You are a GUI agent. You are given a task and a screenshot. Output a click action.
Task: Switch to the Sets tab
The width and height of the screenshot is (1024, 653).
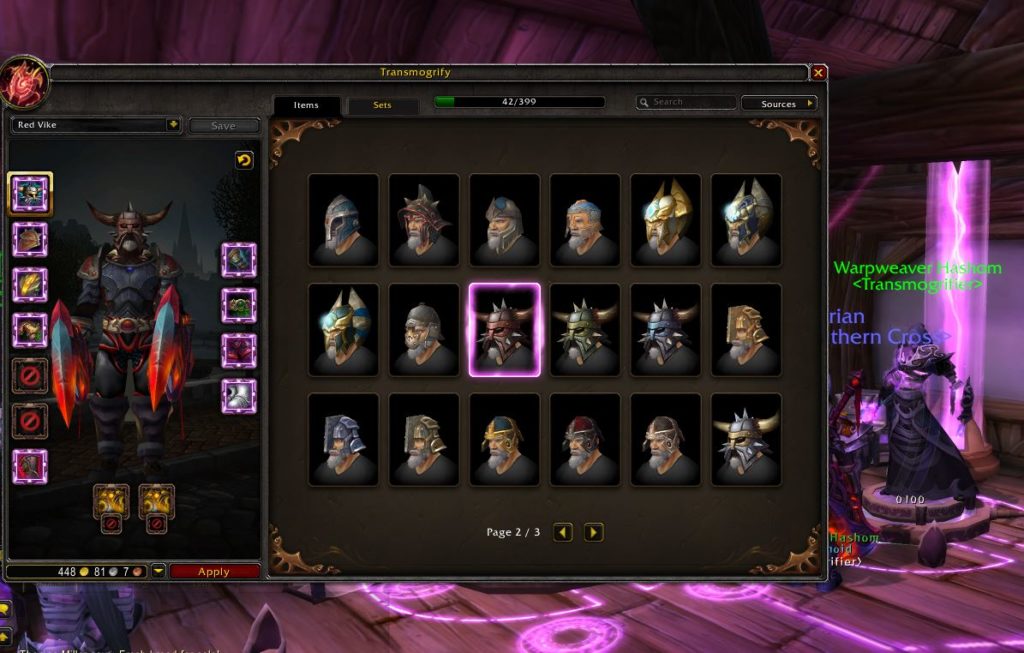[382, 105]
